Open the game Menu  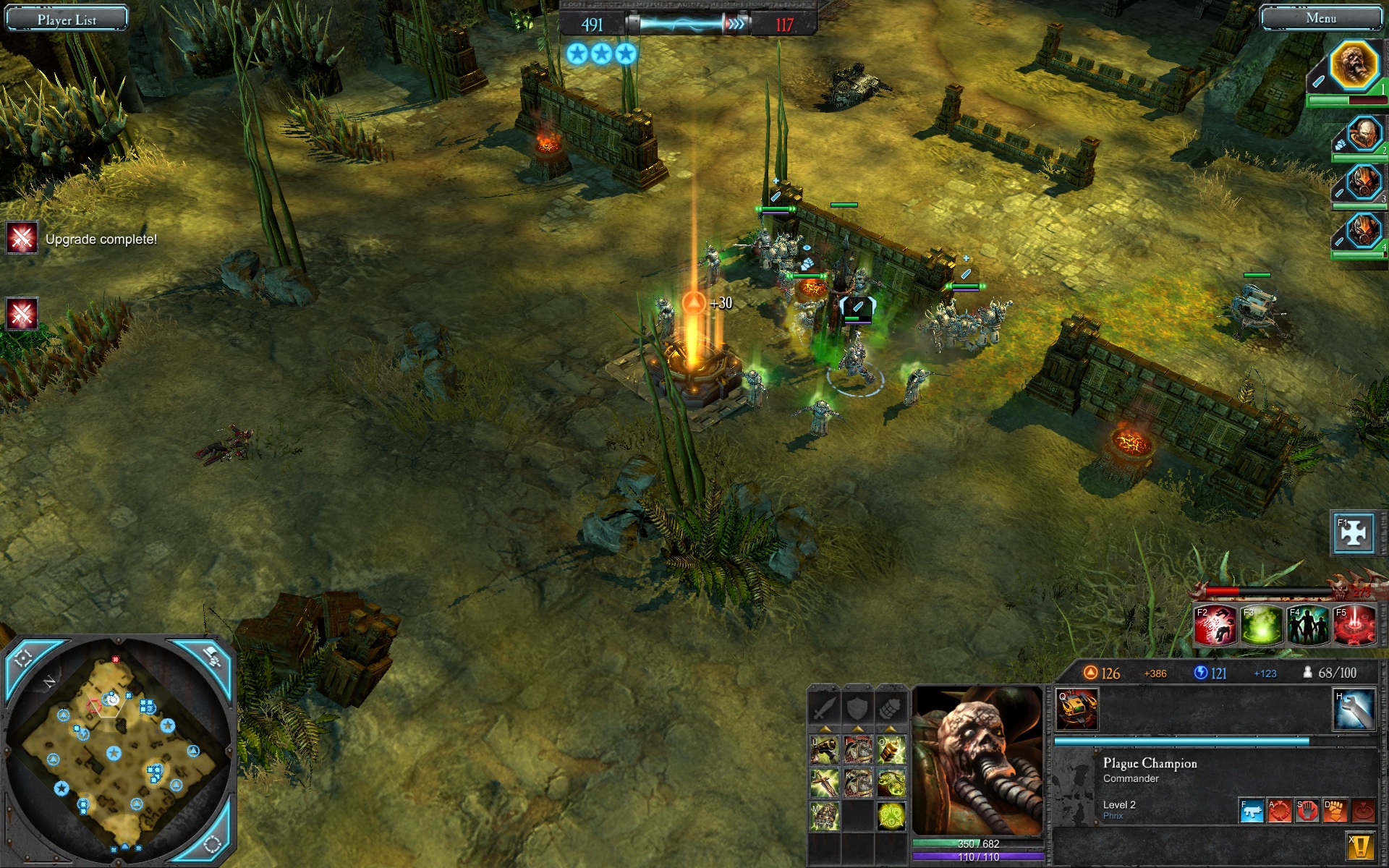[1321, 18]
